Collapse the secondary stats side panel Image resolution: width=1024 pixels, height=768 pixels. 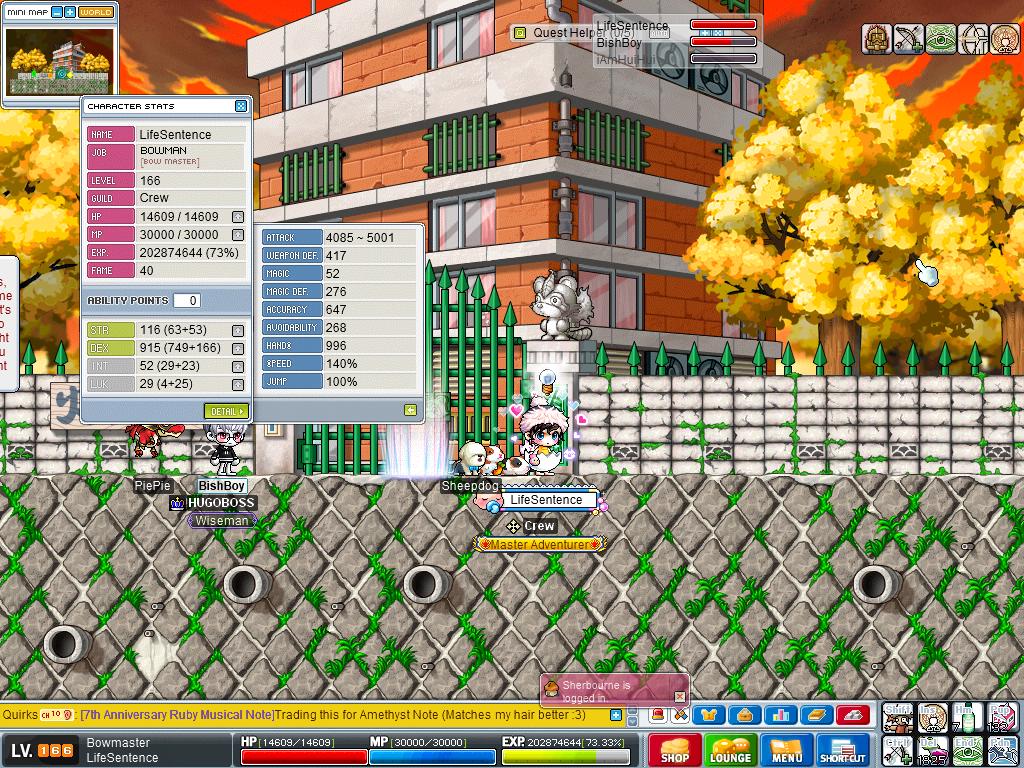pos(410,410)
